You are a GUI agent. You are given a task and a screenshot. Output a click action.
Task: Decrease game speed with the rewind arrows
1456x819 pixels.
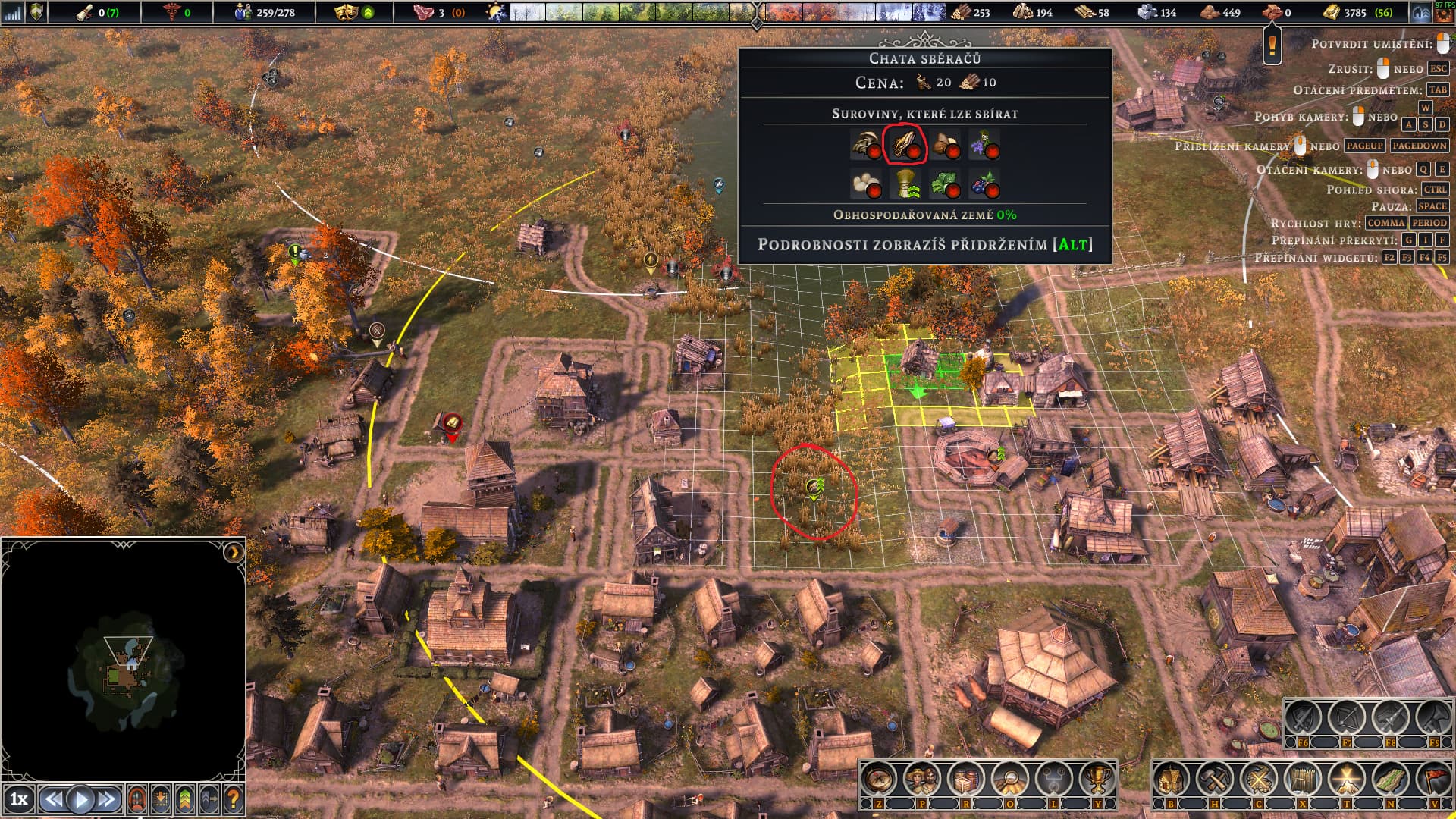pos(53,799)
